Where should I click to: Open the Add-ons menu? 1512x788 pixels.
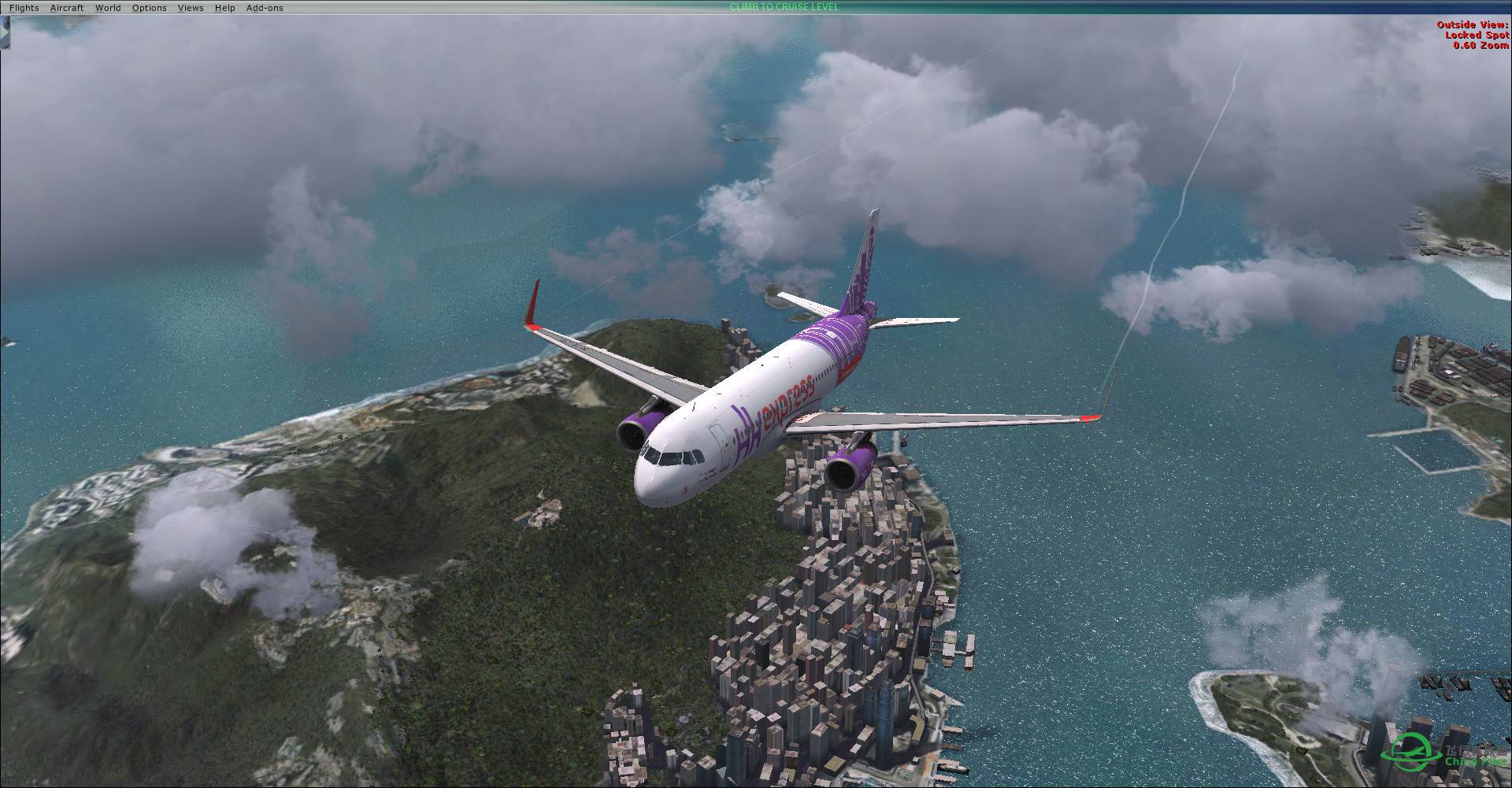tap(264, 7)
